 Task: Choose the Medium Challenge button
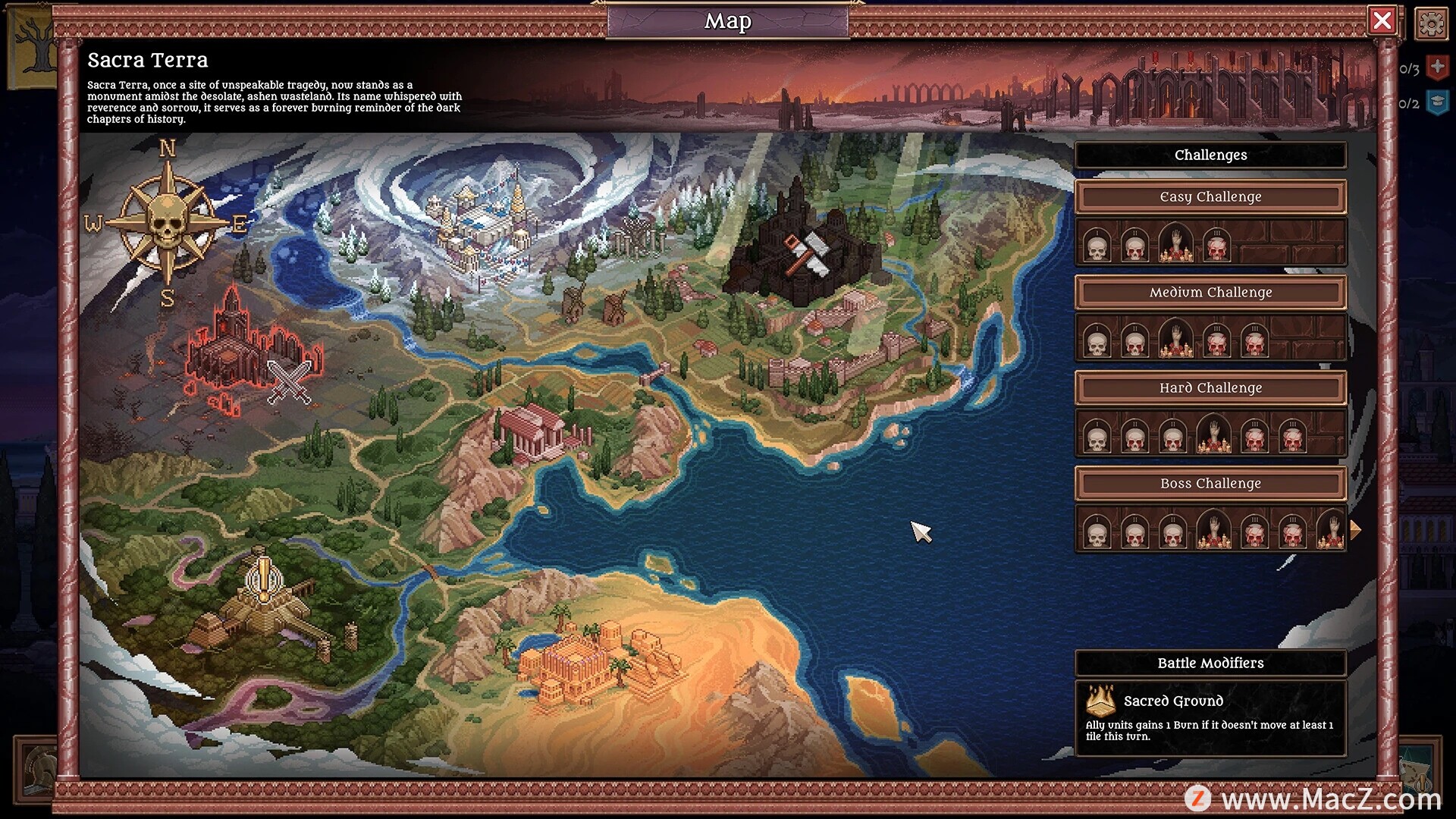pos(1210,293)
